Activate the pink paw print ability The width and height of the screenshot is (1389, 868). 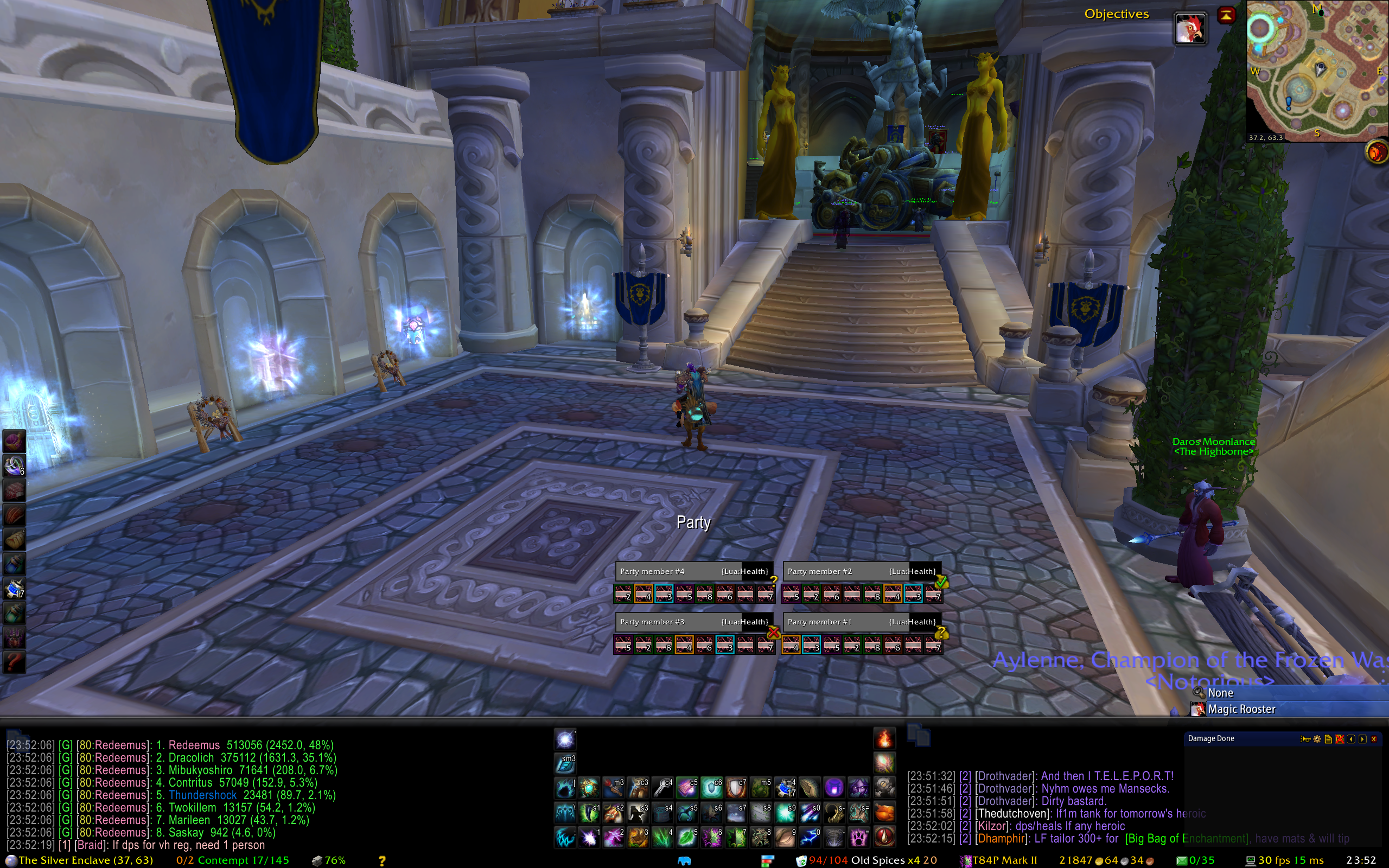(859, 838)
